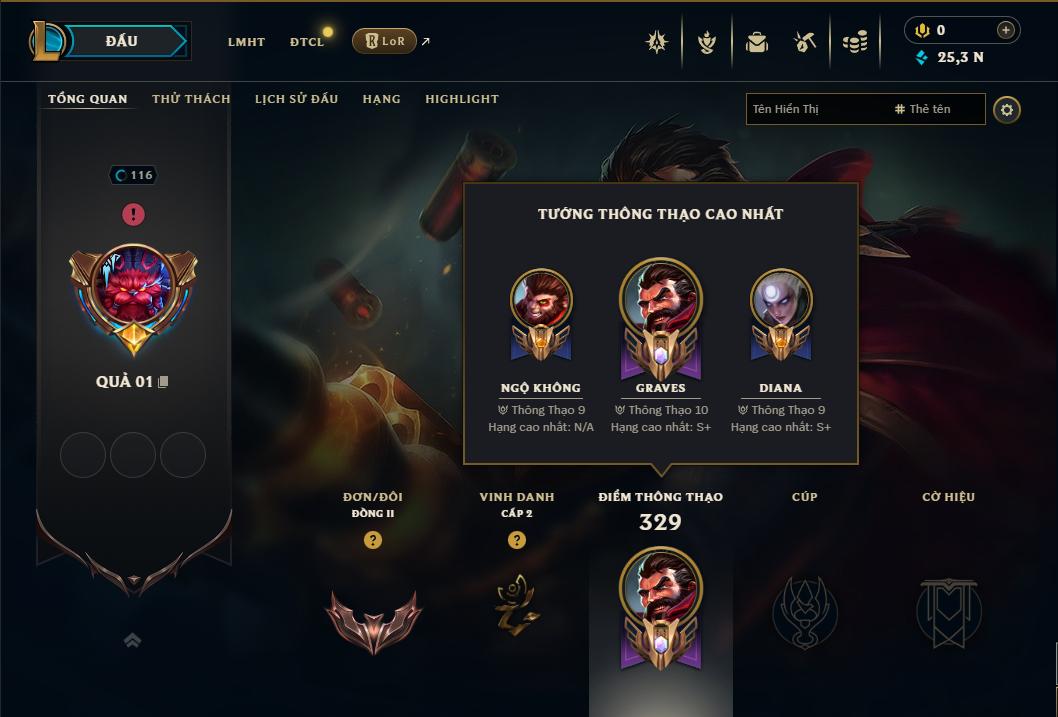This screenshot has height=717, width=1058.
Task: Click the ĐƠN/ĐÔI rank question mark
Action: click(x=373, y=541)
